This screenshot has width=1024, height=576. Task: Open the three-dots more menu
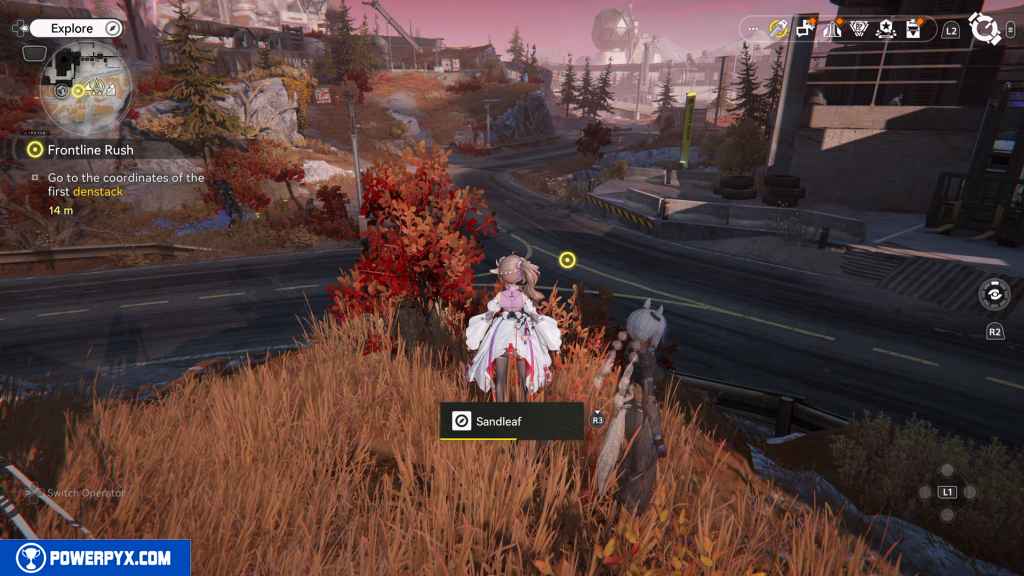(x=753, y=29)
